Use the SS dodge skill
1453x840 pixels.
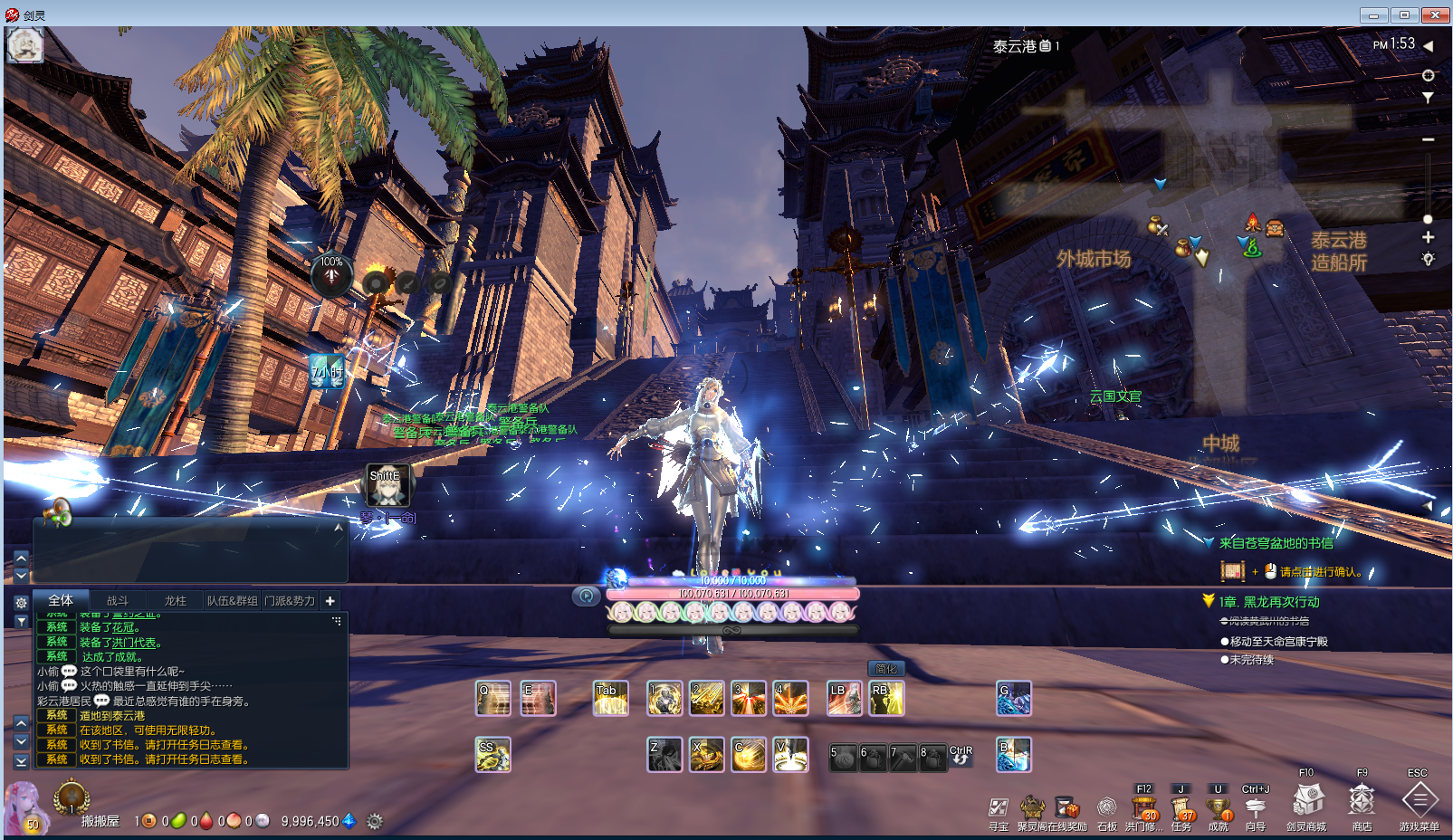(x=492, y=755)
